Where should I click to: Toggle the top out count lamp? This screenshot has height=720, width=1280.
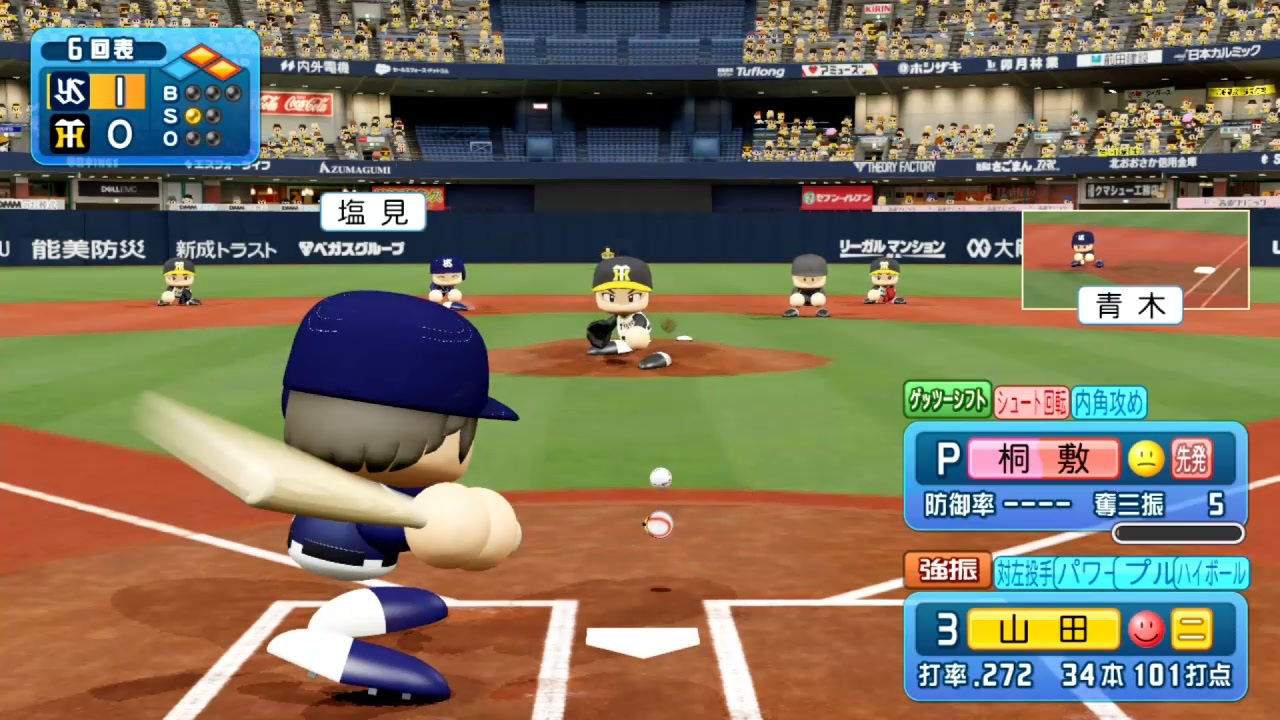tap(192, 139)
